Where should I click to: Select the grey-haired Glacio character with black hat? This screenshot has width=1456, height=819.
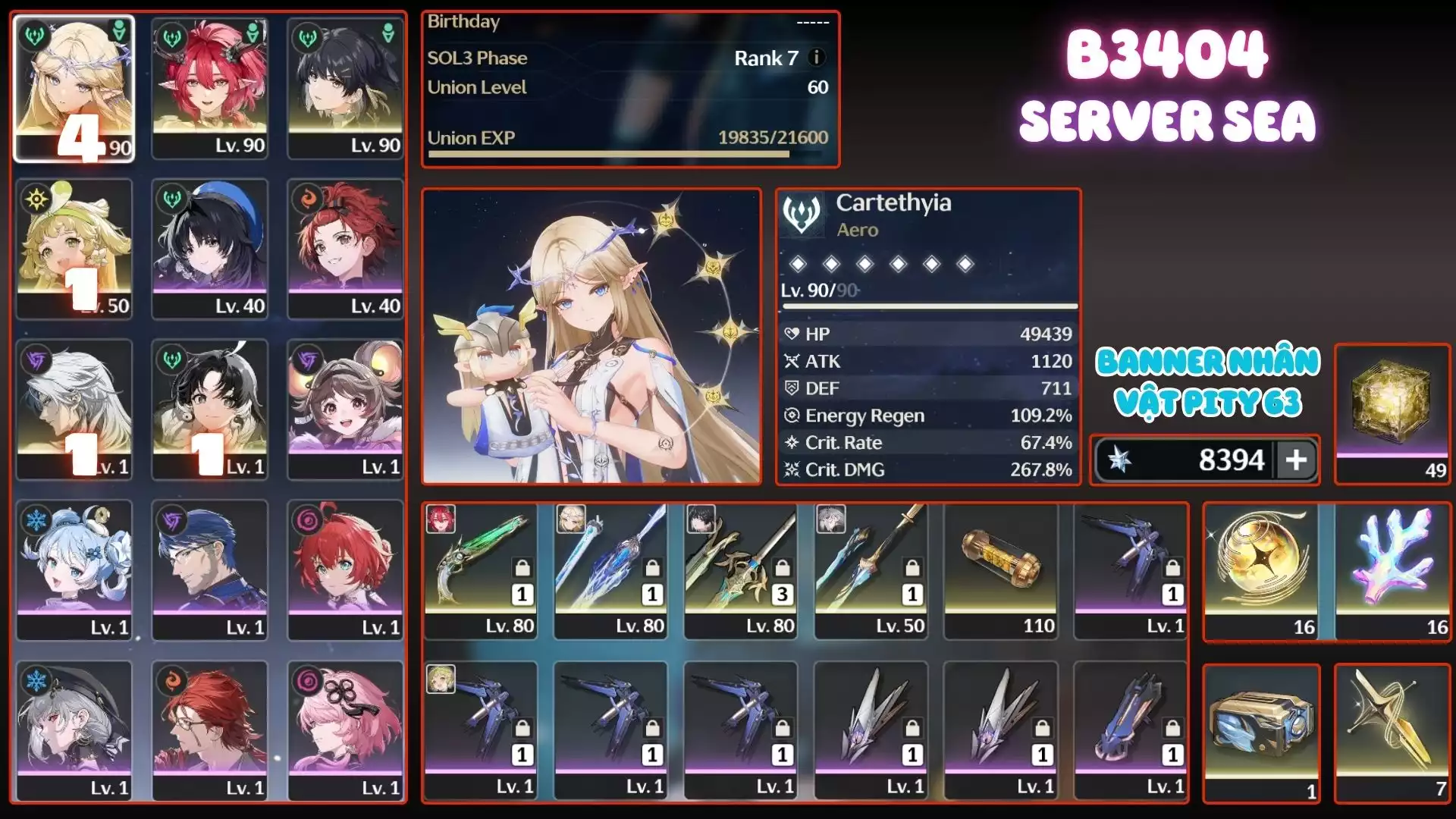[x=74, y=731]
